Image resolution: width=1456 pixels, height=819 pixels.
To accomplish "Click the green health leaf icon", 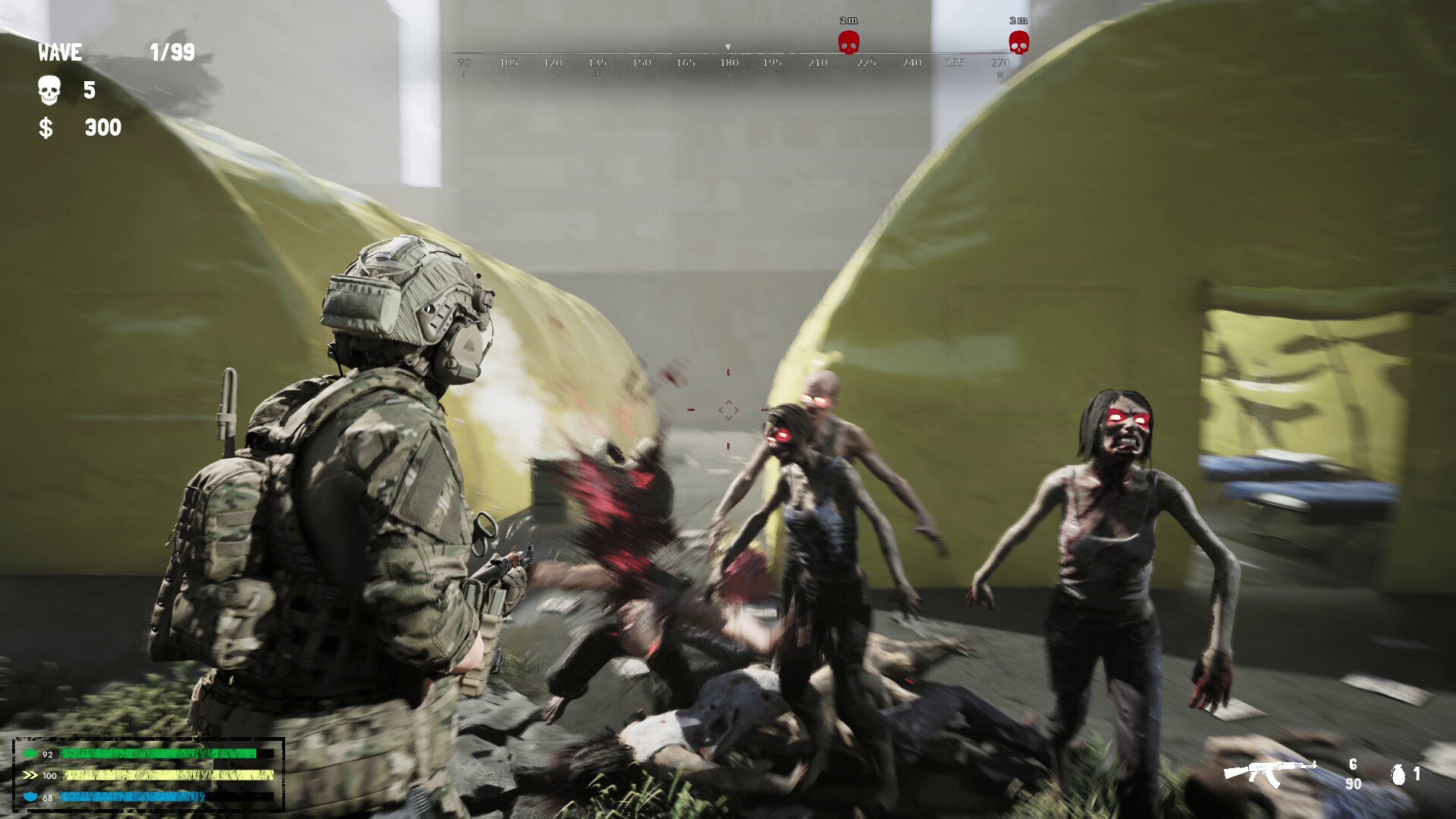I will click(x=30, y=754).
